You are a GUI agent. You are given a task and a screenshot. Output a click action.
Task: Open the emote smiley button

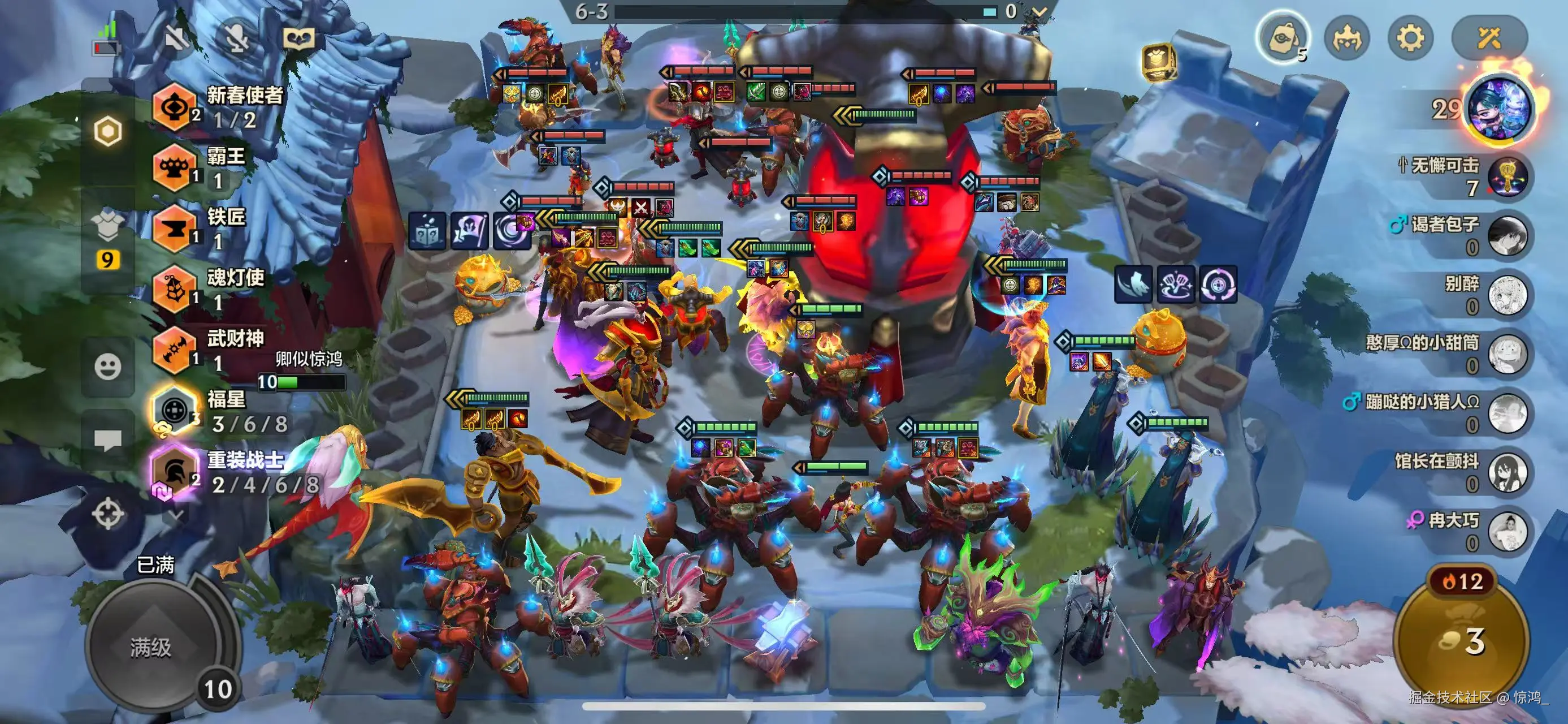(108, 367)
